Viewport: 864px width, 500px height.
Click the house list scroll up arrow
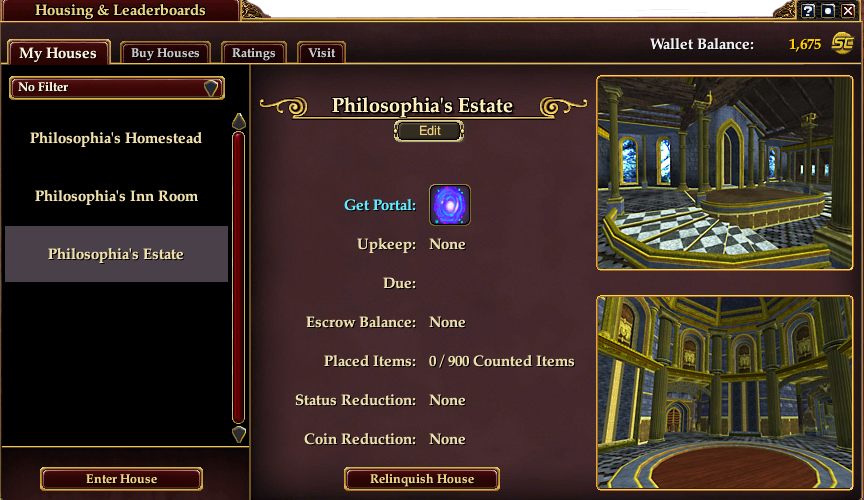[x=239, y=121]
